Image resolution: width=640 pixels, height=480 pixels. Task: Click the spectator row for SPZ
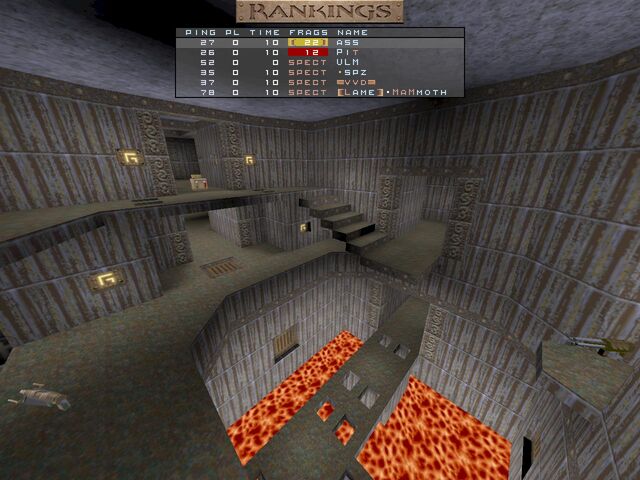pos(320,73)
